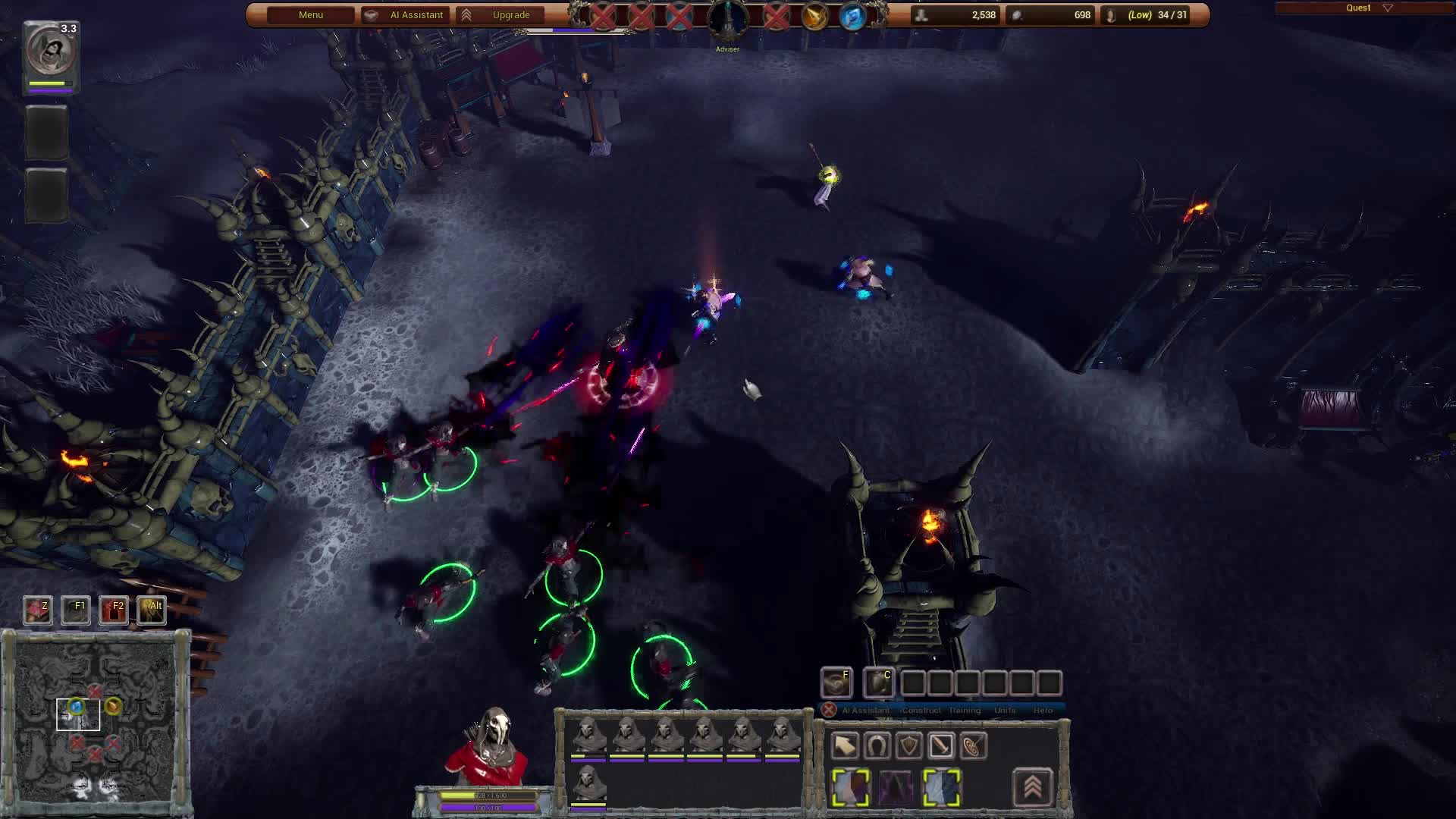Click the triple chevron rank-up button
The image size is (1456, 819).
coord(1032,787)
